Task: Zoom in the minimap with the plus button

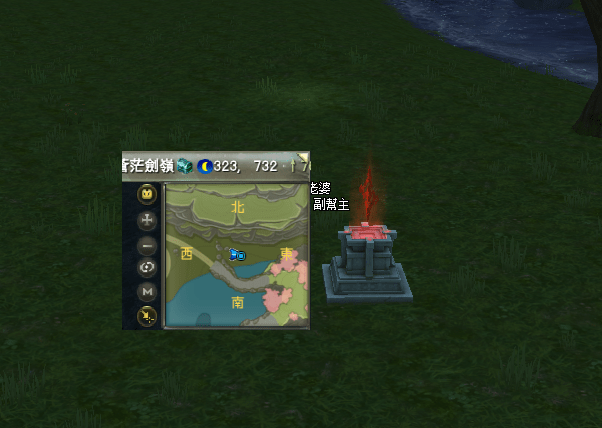Action: pyautogui.click(x=147, y=219)
